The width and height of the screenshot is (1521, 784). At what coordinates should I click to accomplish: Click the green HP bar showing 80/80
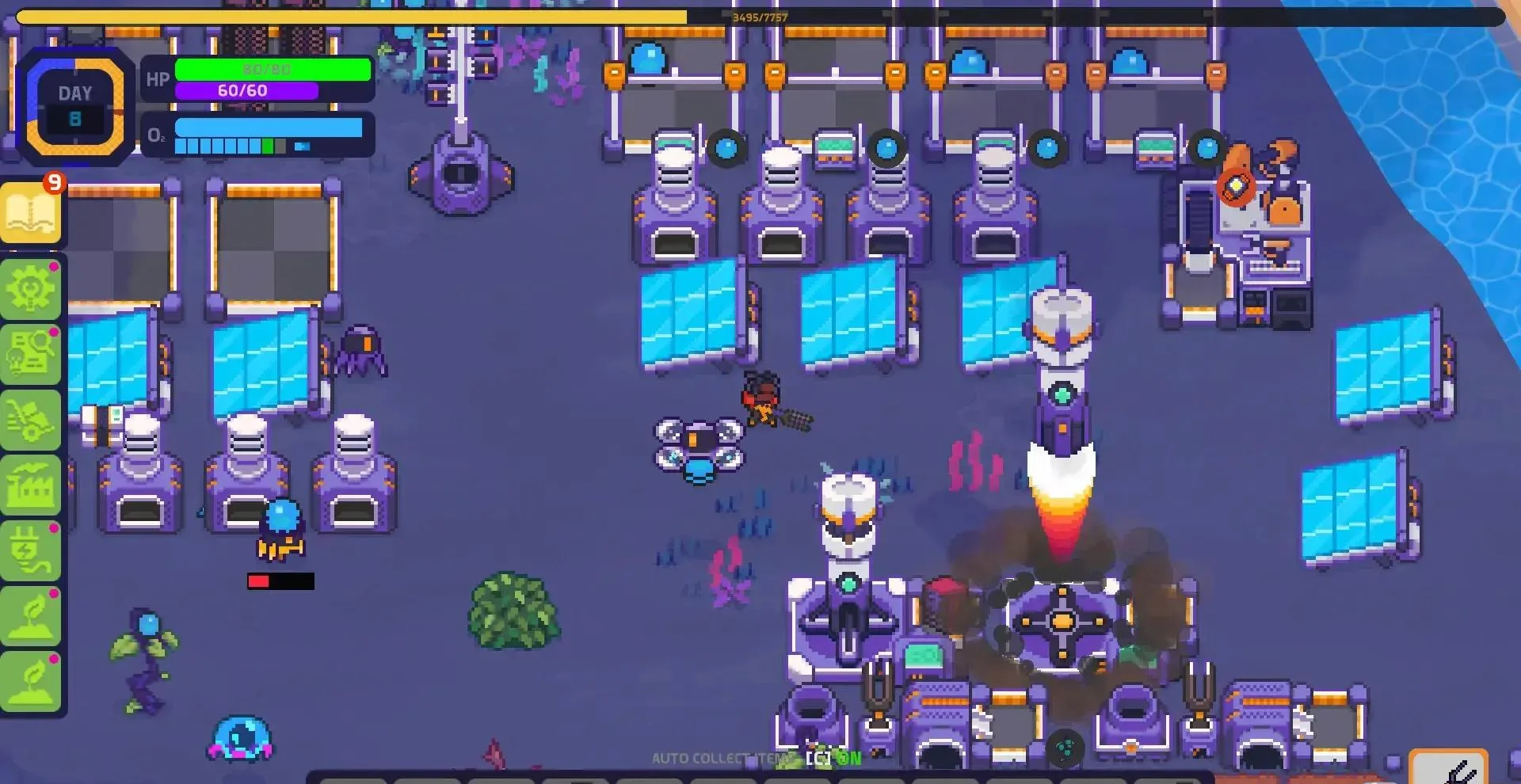(x=273, y=71)
